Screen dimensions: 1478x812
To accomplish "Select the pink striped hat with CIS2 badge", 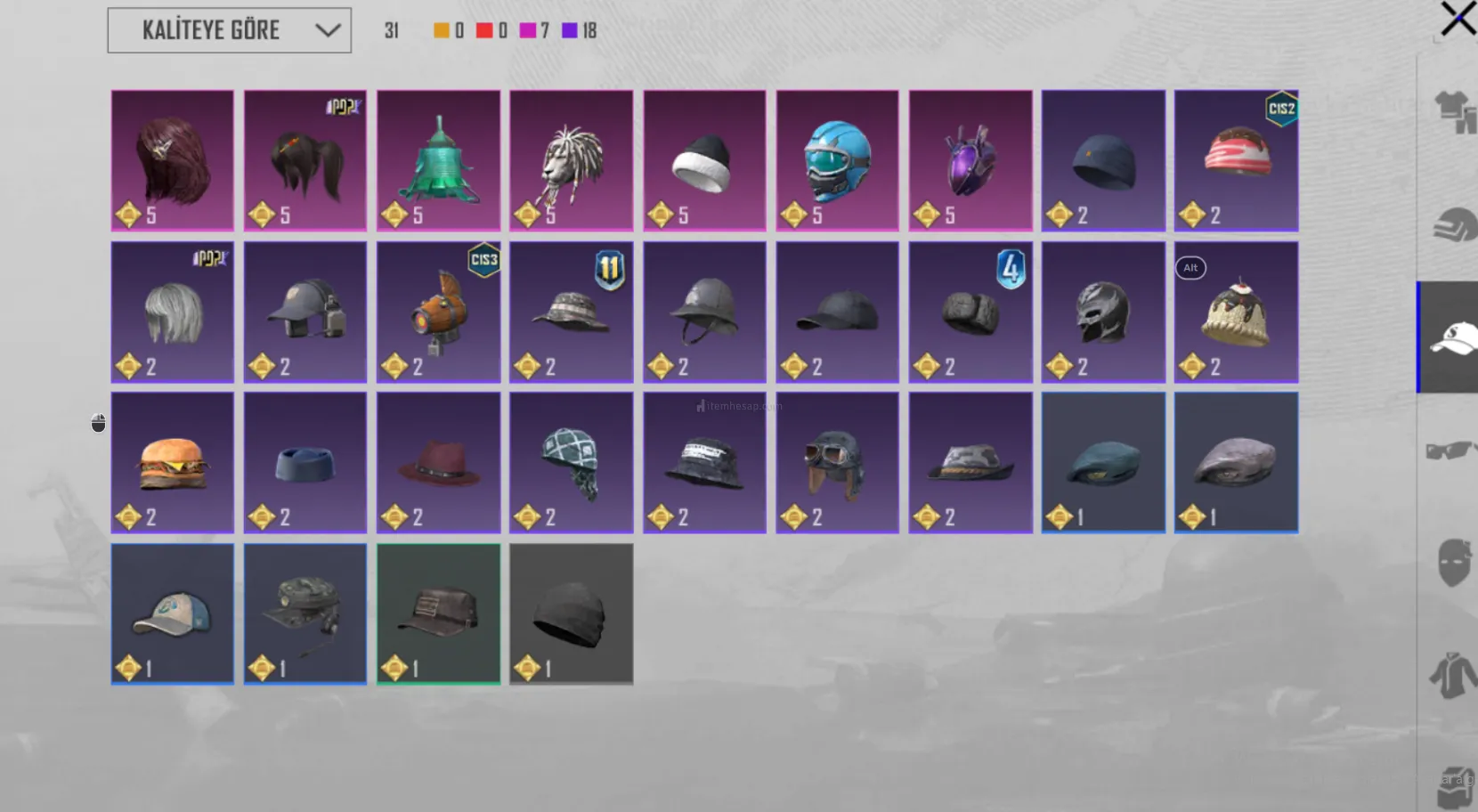I will [x=1236, y=160].
